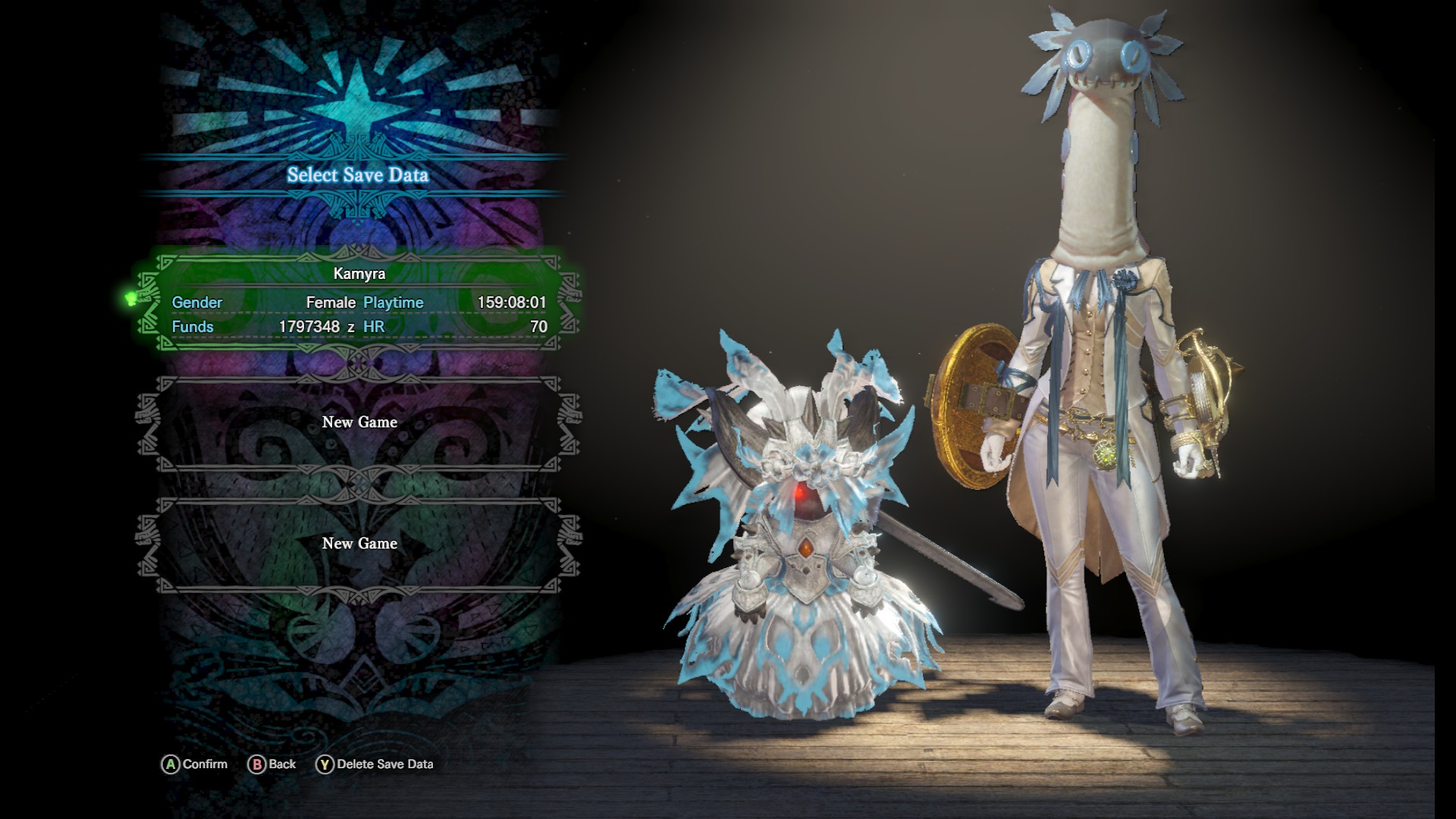The image size is (1456, 819).
Task: Click the yellow (Y) Delete Save Data icon
Action: click(326, 764)
